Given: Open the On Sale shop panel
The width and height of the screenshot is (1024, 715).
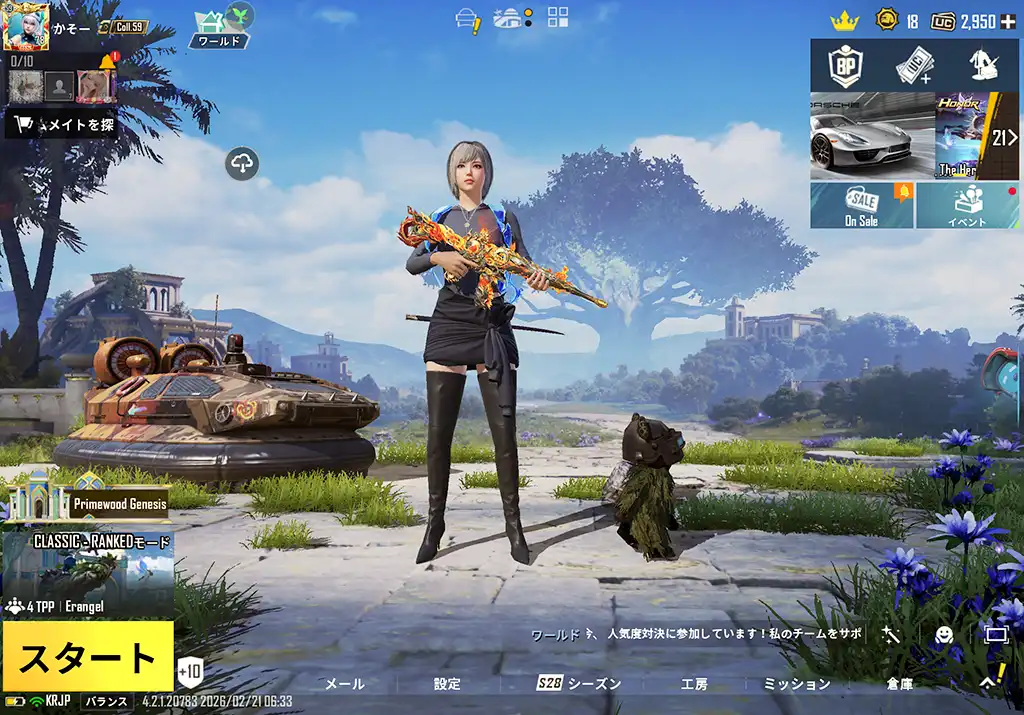Looking at the screenshot, I should [861, 205].
